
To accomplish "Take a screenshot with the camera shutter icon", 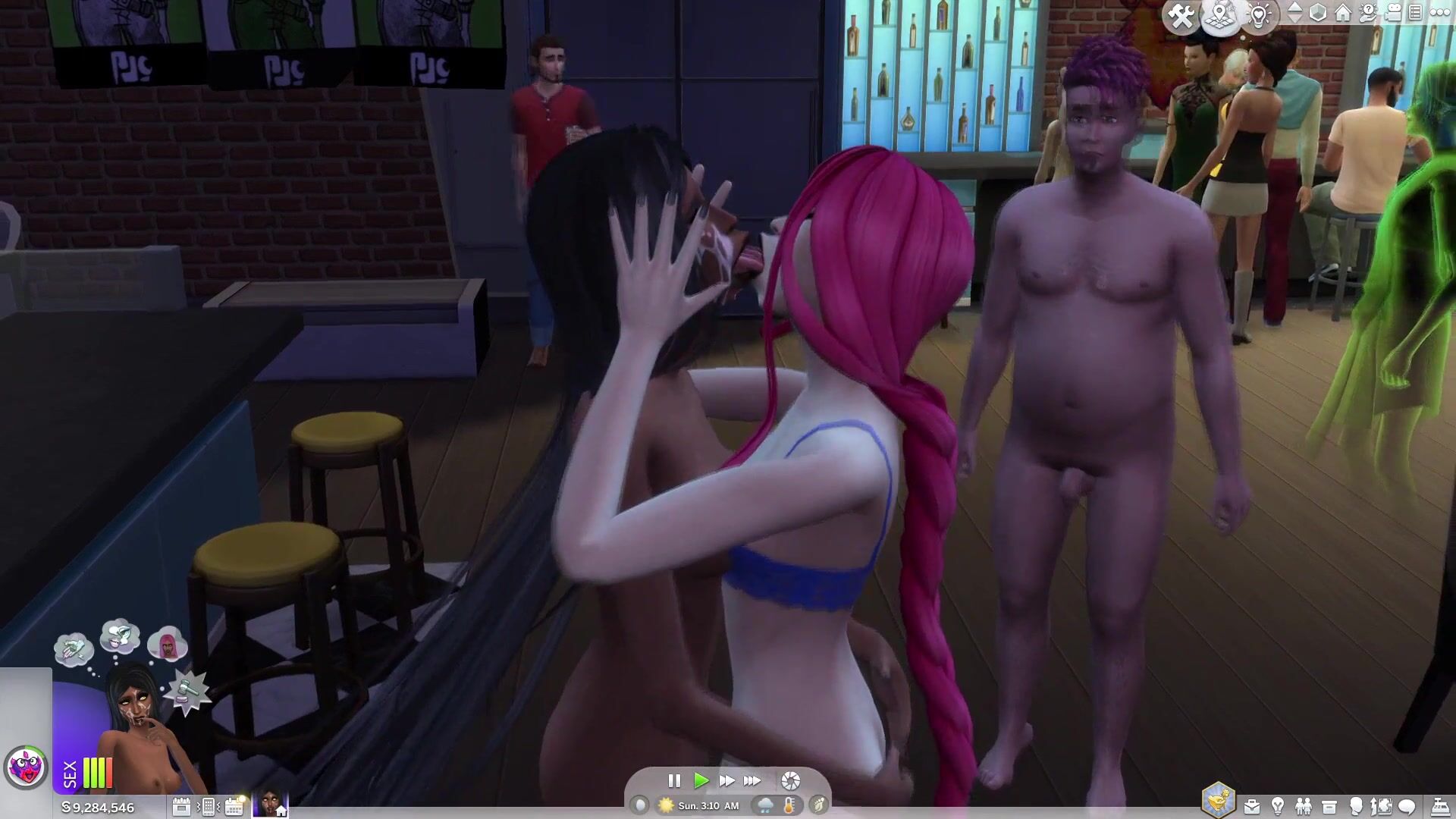I will 790,780.
